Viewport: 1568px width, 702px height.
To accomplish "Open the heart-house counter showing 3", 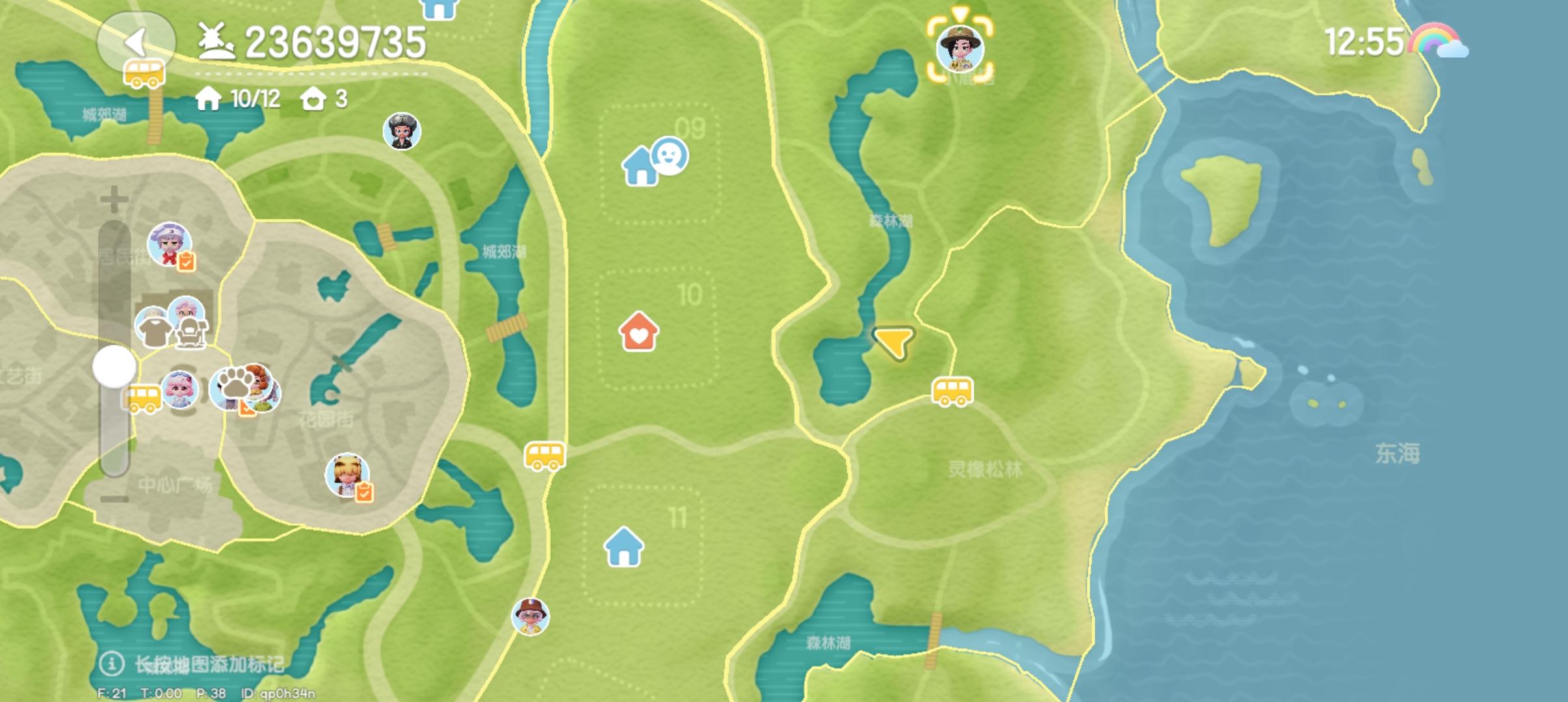I will [x=324, y=97].
